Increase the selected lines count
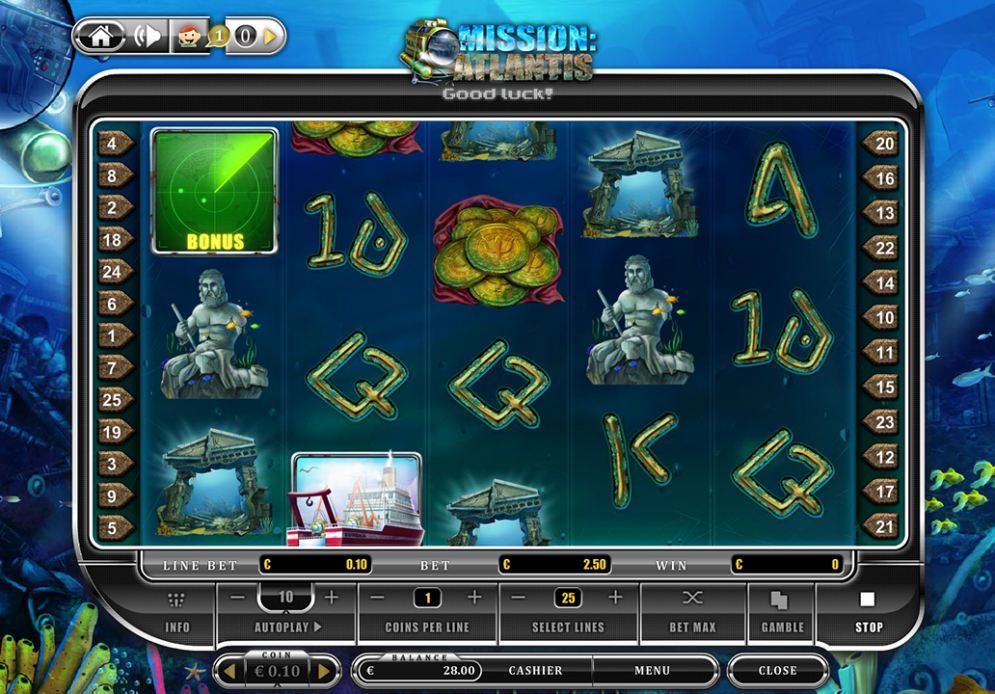 coord(615,598)
